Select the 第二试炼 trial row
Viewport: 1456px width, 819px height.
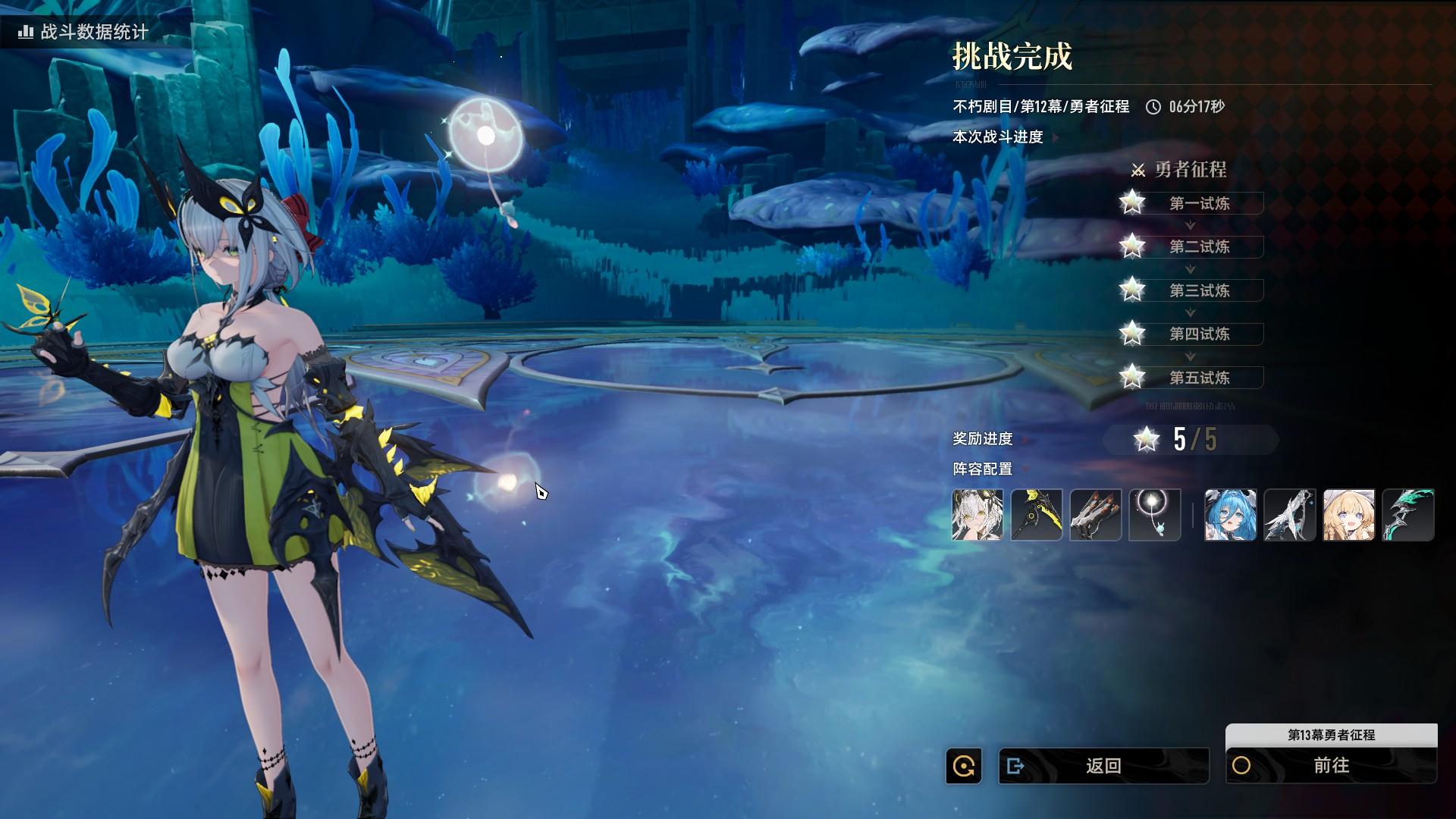(x=1198, y=246)
